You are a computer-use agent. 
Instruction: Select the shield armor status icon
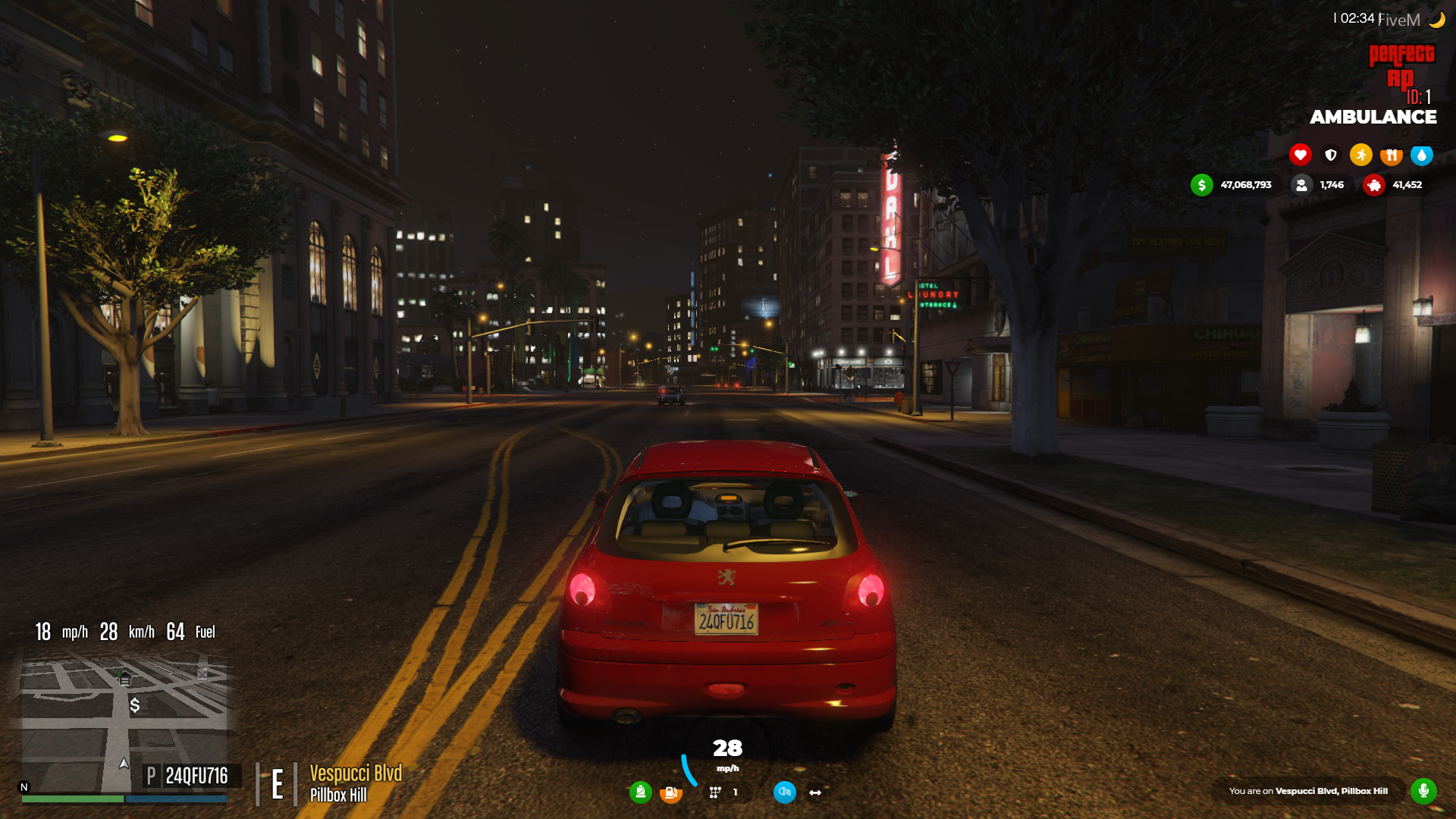click(x=1330, y=155)
